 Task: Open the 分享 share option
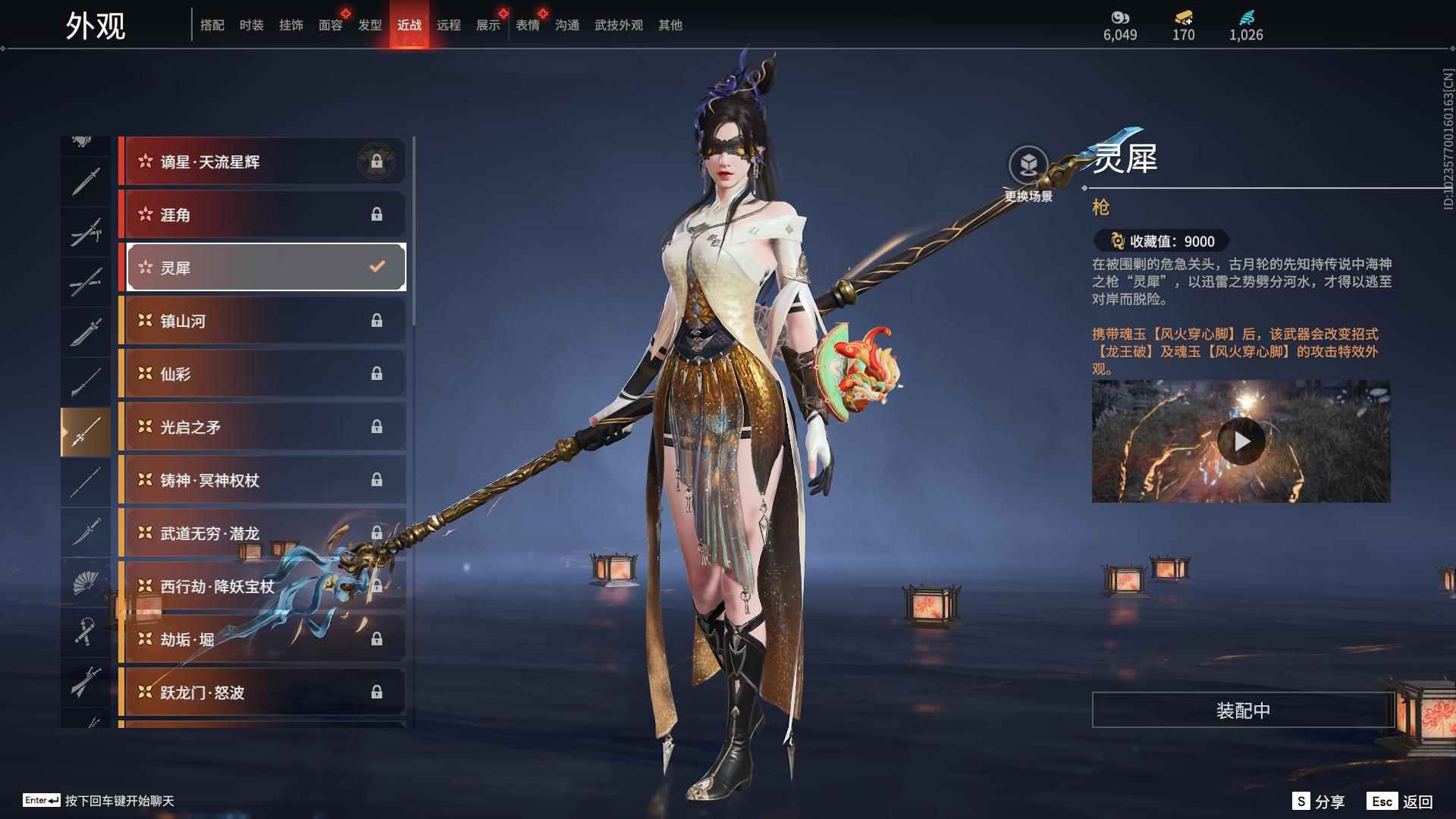tap(1319, 802)
